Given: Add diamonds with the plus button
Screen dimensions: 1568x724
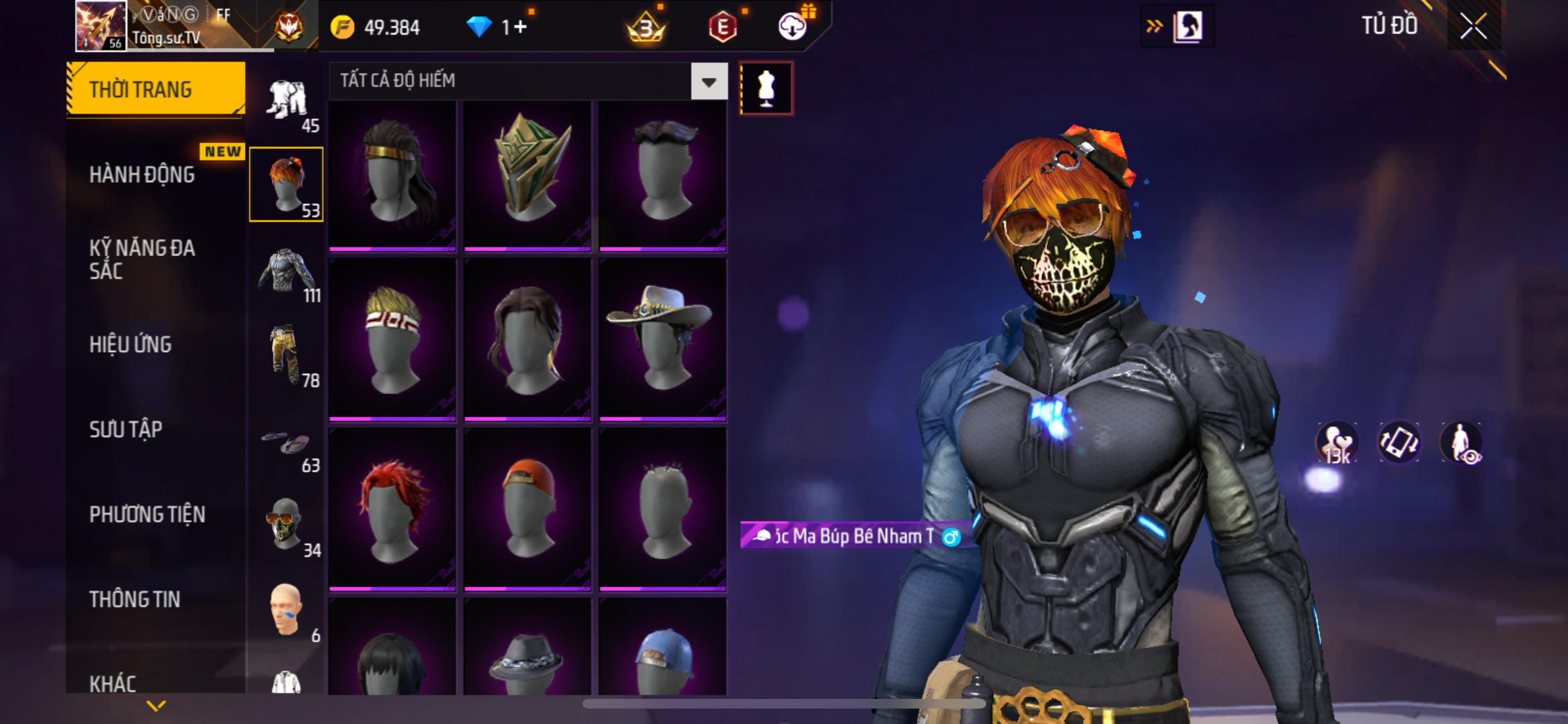Looking at the screenshot, I should (521, 27).
